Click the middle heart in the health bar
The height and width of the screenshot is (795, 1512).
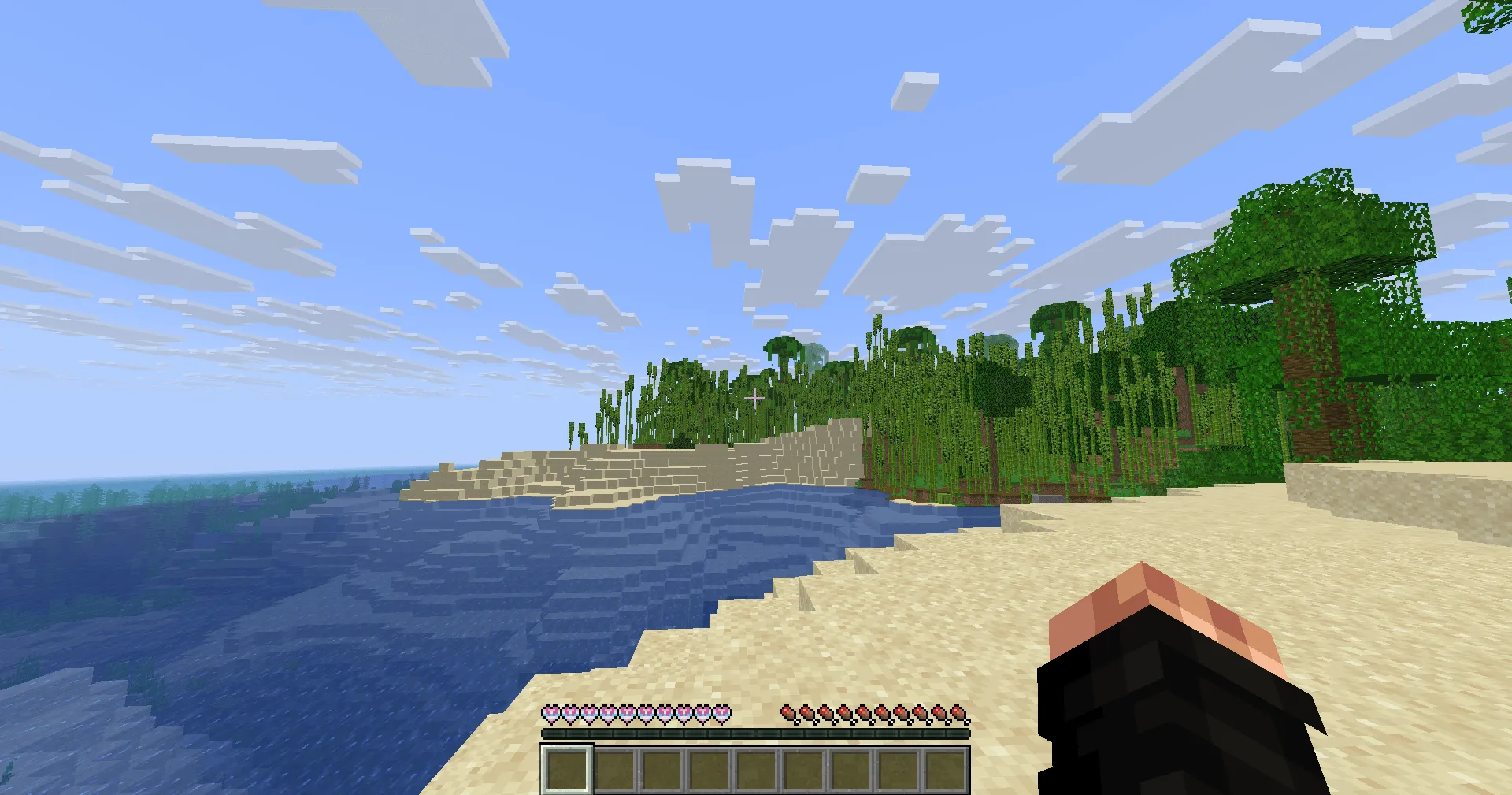628,713
